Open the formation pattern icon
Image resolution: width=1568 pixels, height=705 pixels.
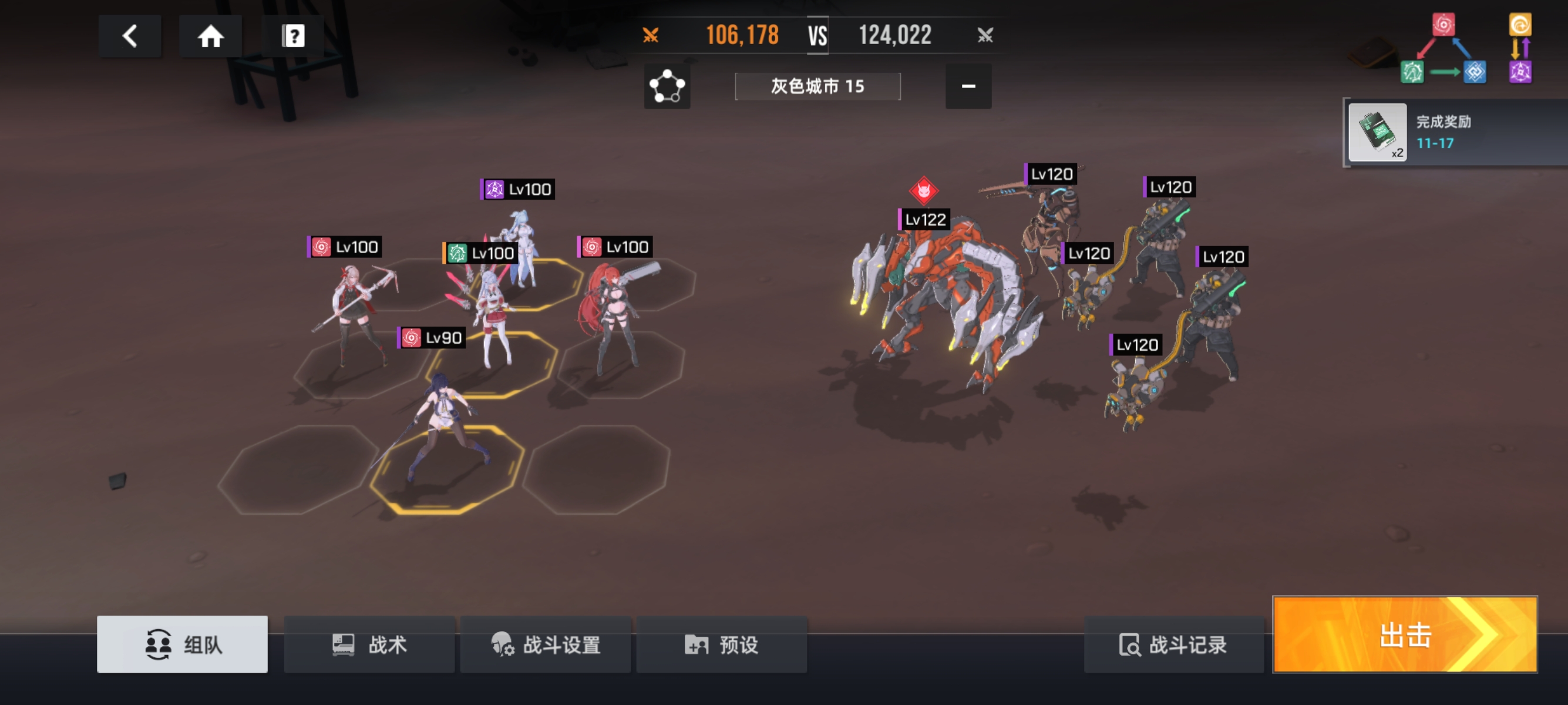(x=667, y=86)
